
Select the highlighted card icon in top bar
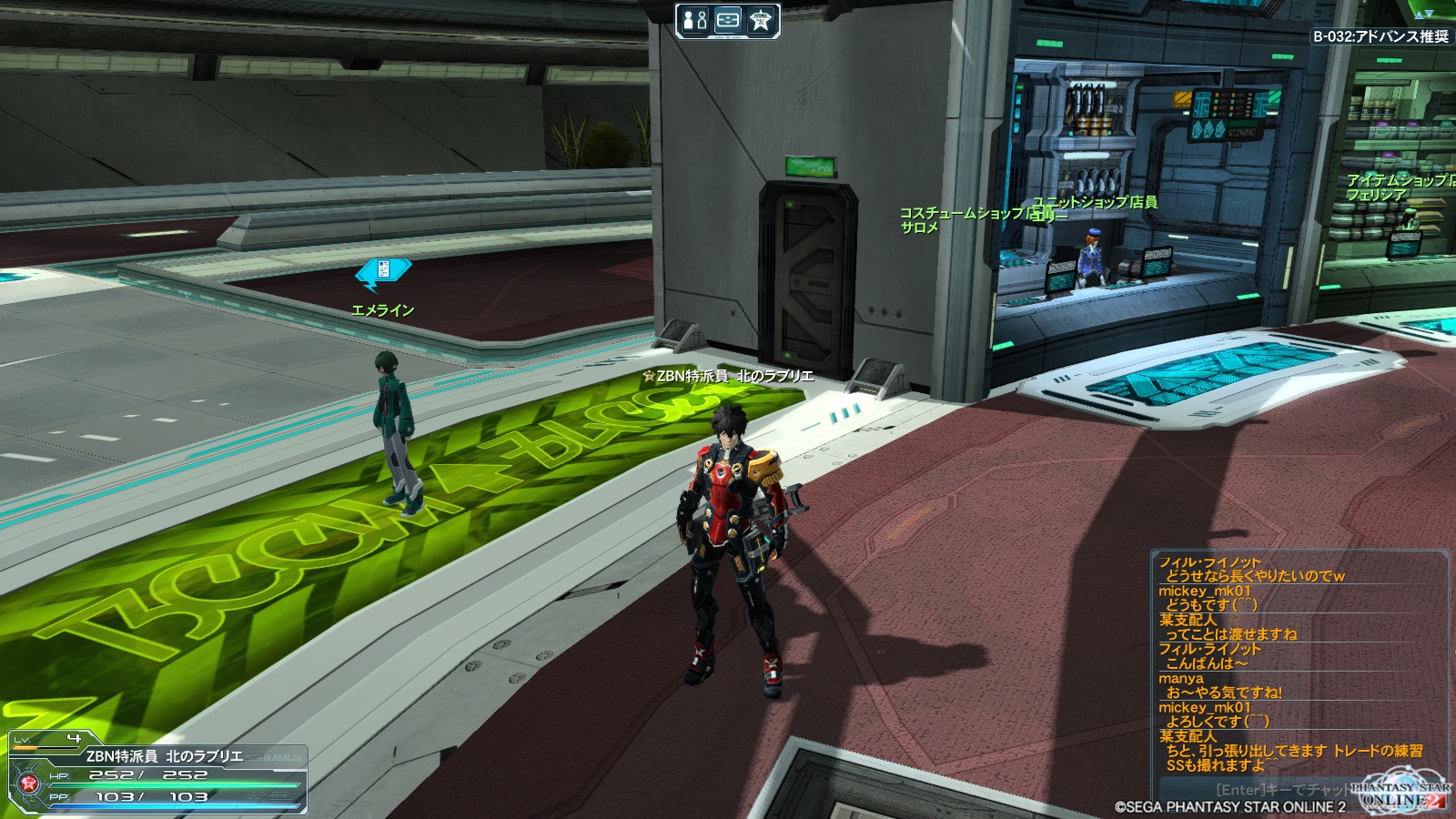pyautogui.click(x=728, y=20)
